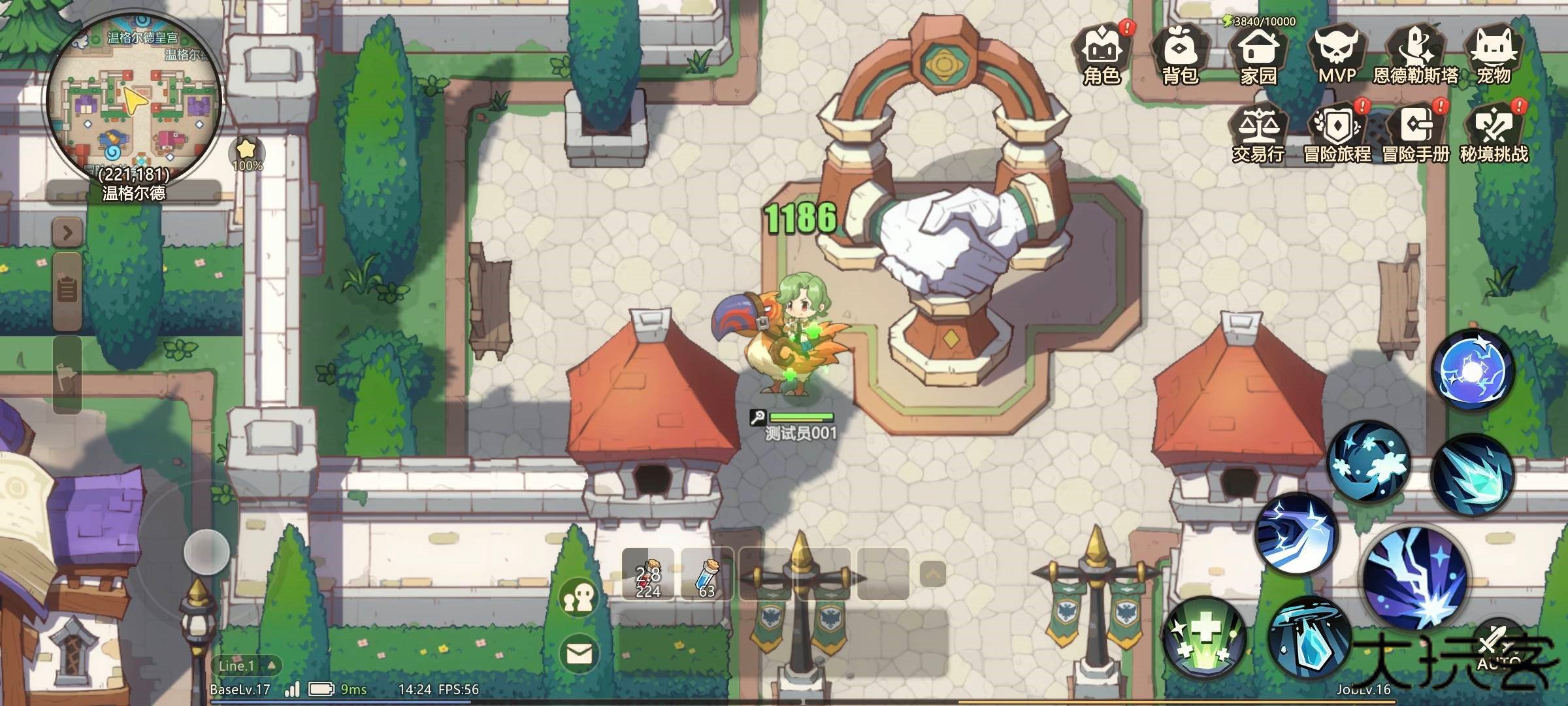1568x706 pixels.
Task: Open the 交易行 trading house
Action: 1258,134
